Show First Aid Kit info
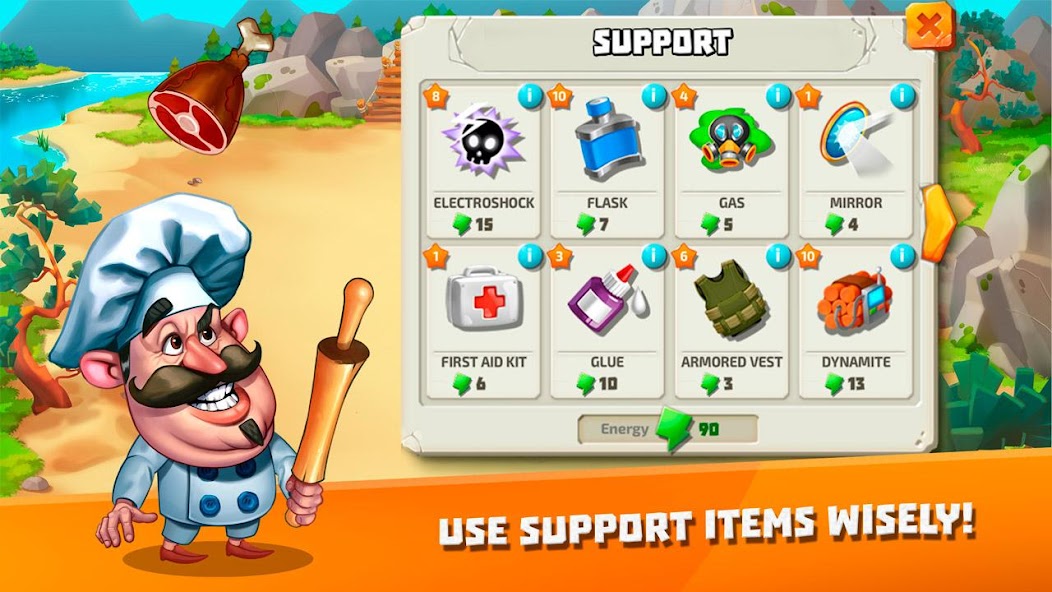 [x=529, y=257]
